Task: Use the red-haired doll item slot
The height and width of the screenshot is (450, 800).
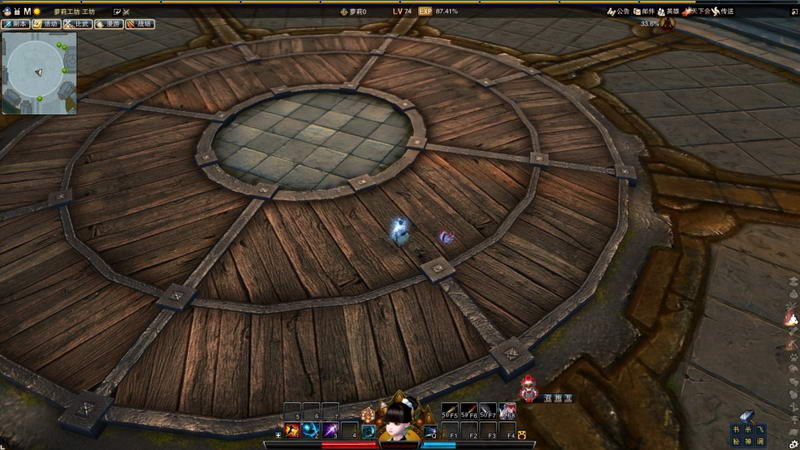Action: click(509, 412)
